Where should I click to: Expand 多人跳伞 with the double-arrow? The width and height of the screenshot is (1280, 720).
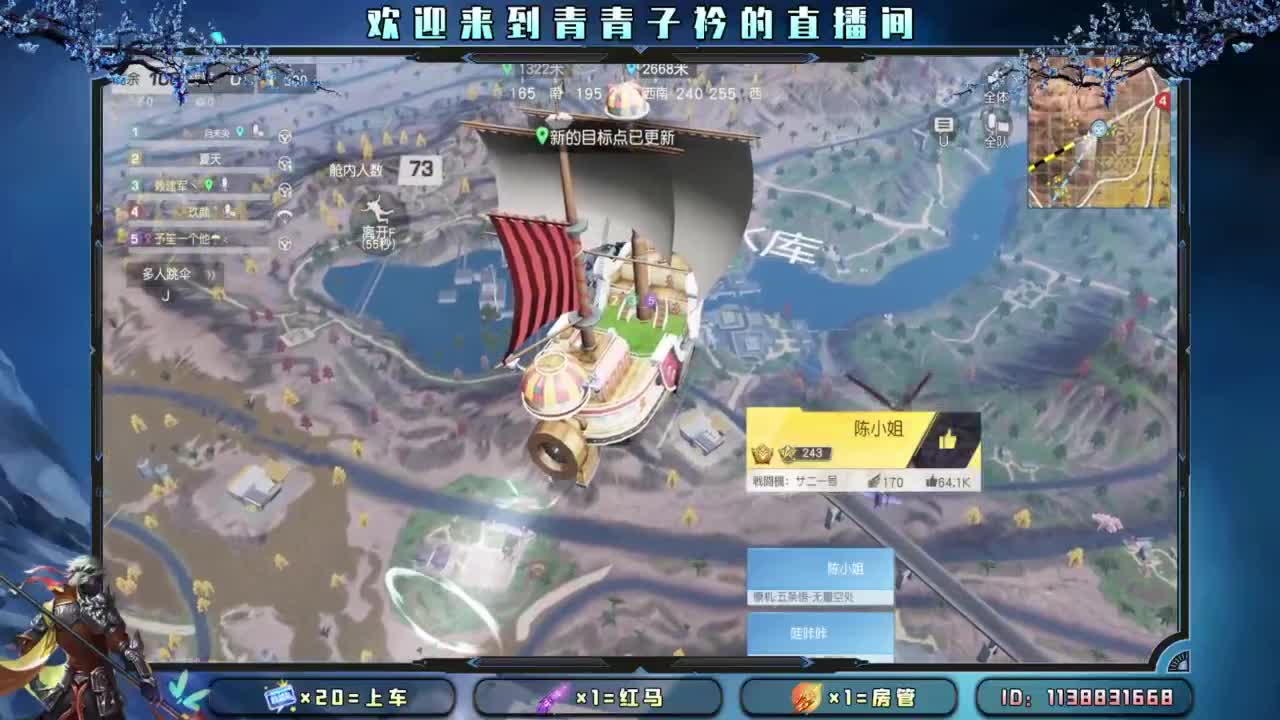pyautogui.click(x=211, y=275)
